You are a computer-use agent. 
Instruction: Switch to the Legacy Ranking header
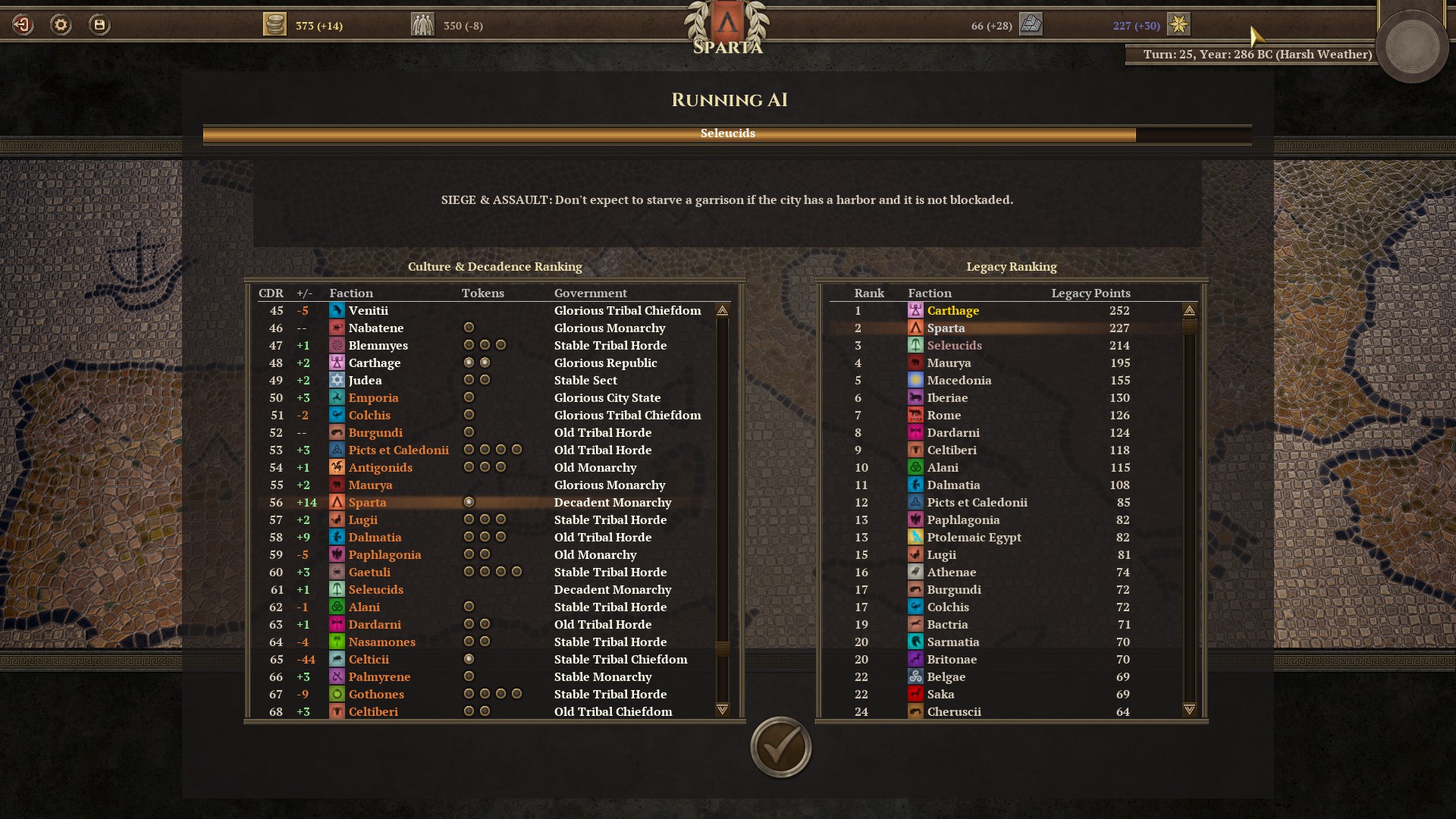pos(1012,267)
